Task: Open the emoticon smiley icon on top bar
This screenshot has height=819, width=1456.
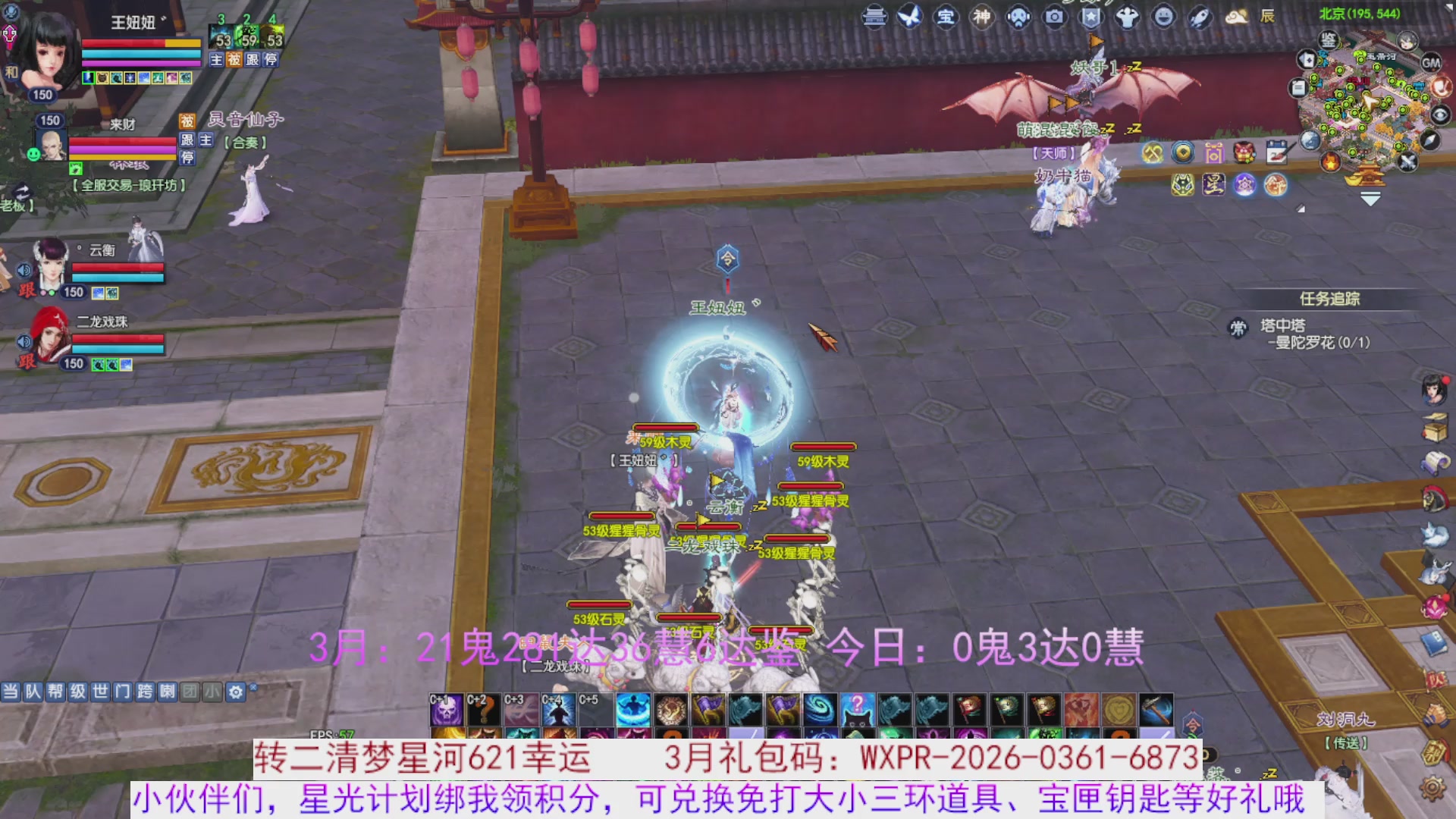Action: (x=1164, y=17)
